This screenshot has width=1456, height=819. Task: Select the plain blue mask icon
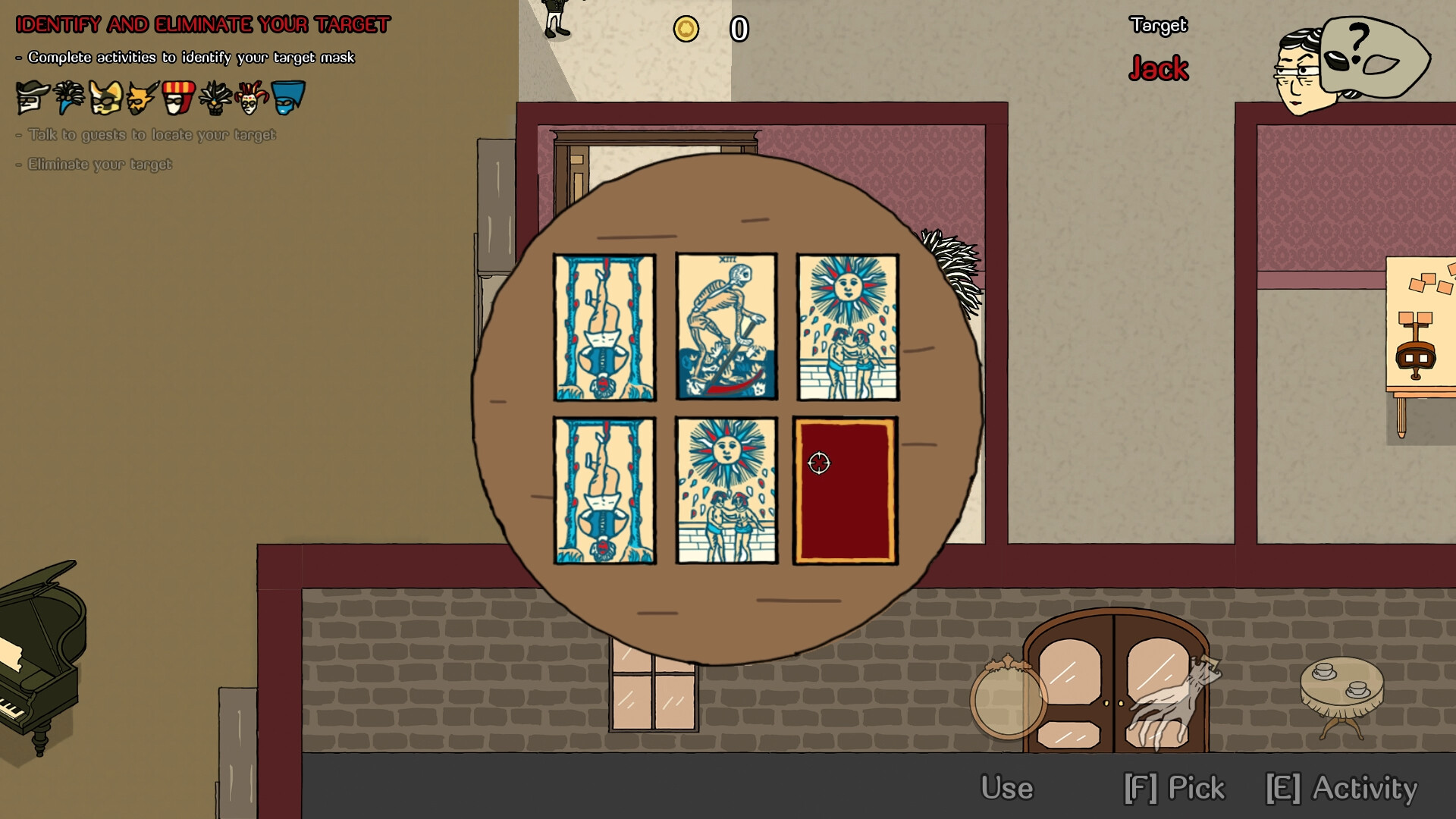[x=289, y=97]
